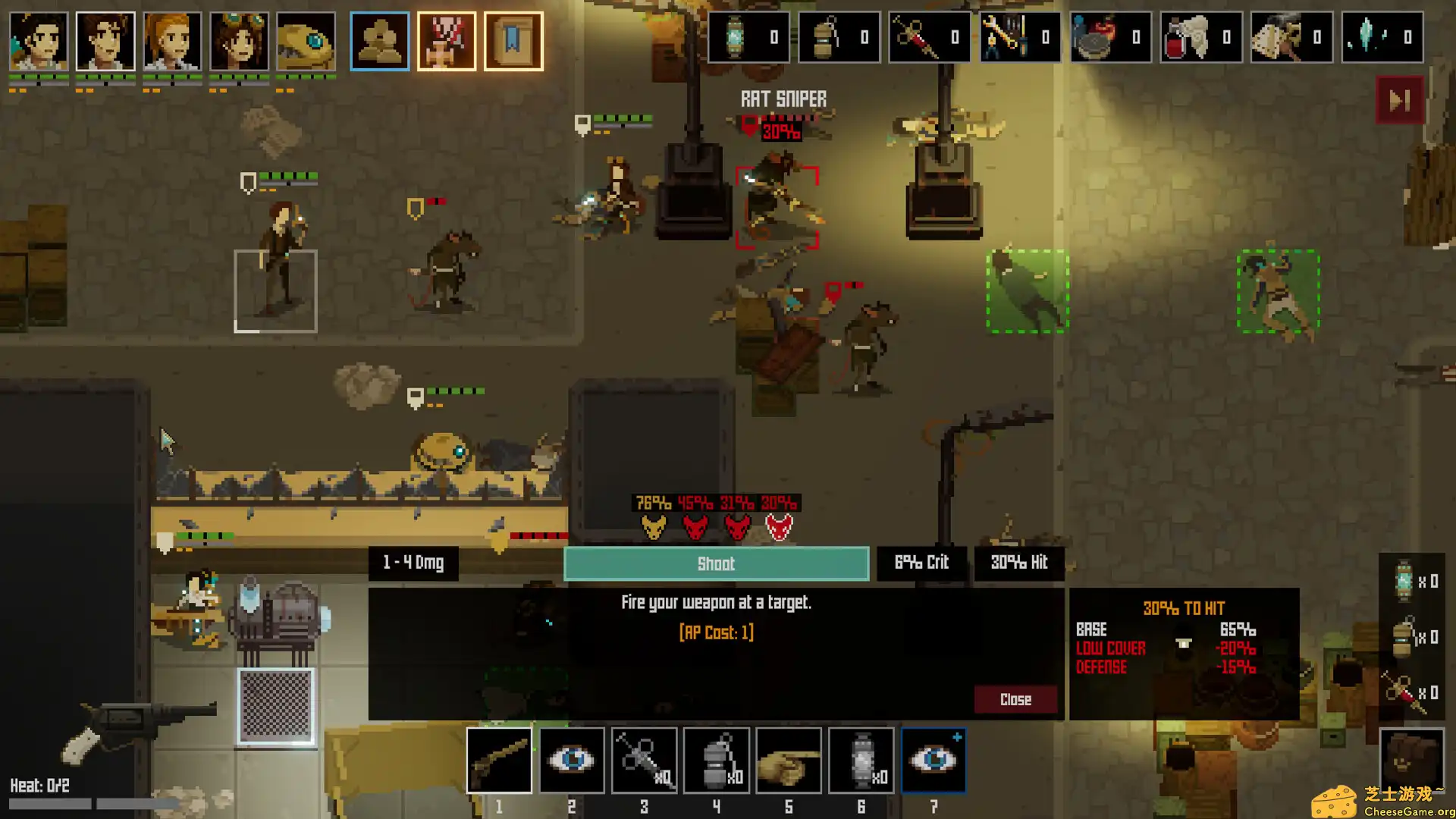Use the syringe item in the hotbar
The height and width of the screenshot is (819, 1456).
(x=644, y=760)
